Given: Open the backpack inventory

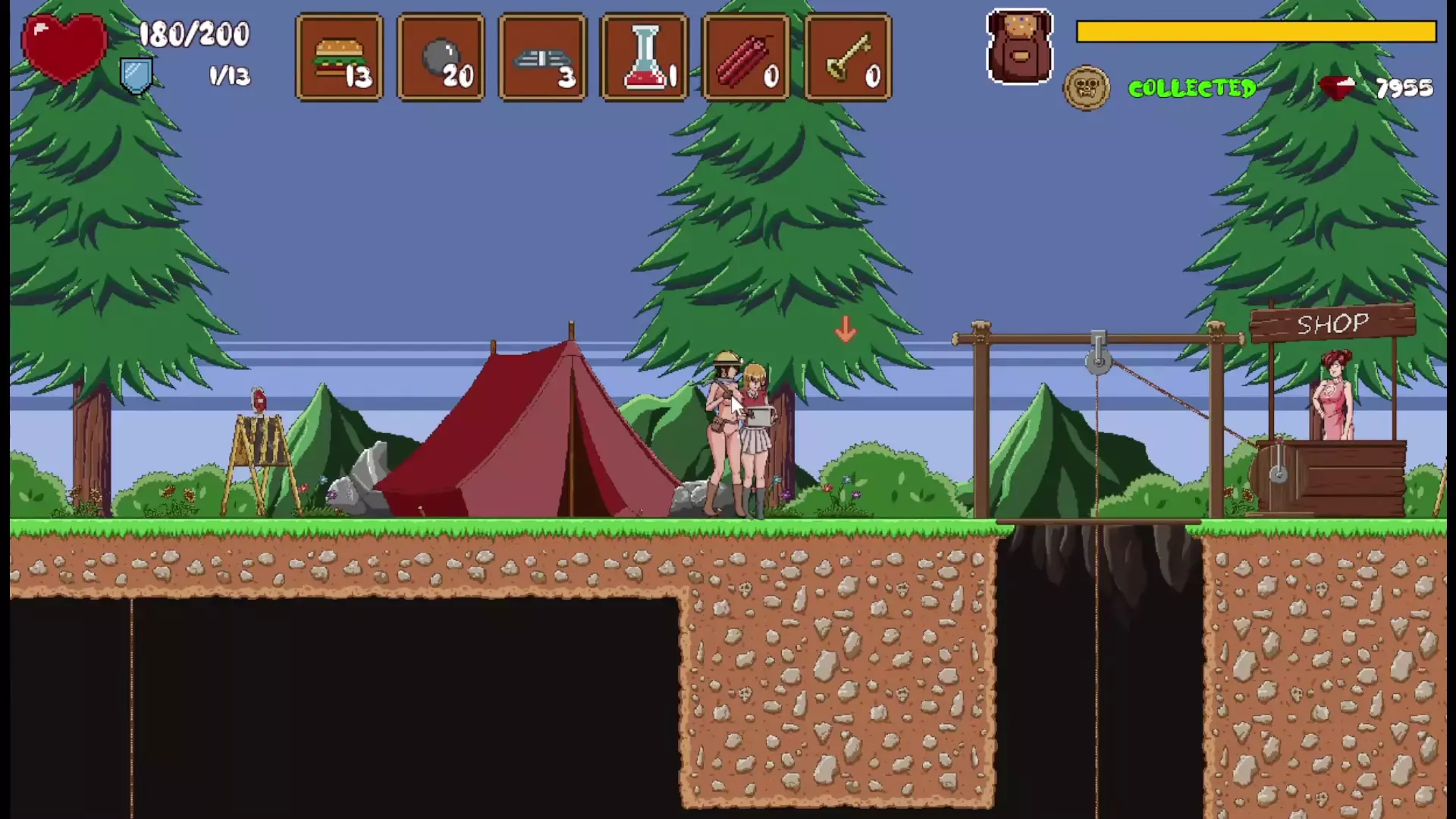Looking at the screenshot, I should pyautogui.click(x=1020, y=47).
